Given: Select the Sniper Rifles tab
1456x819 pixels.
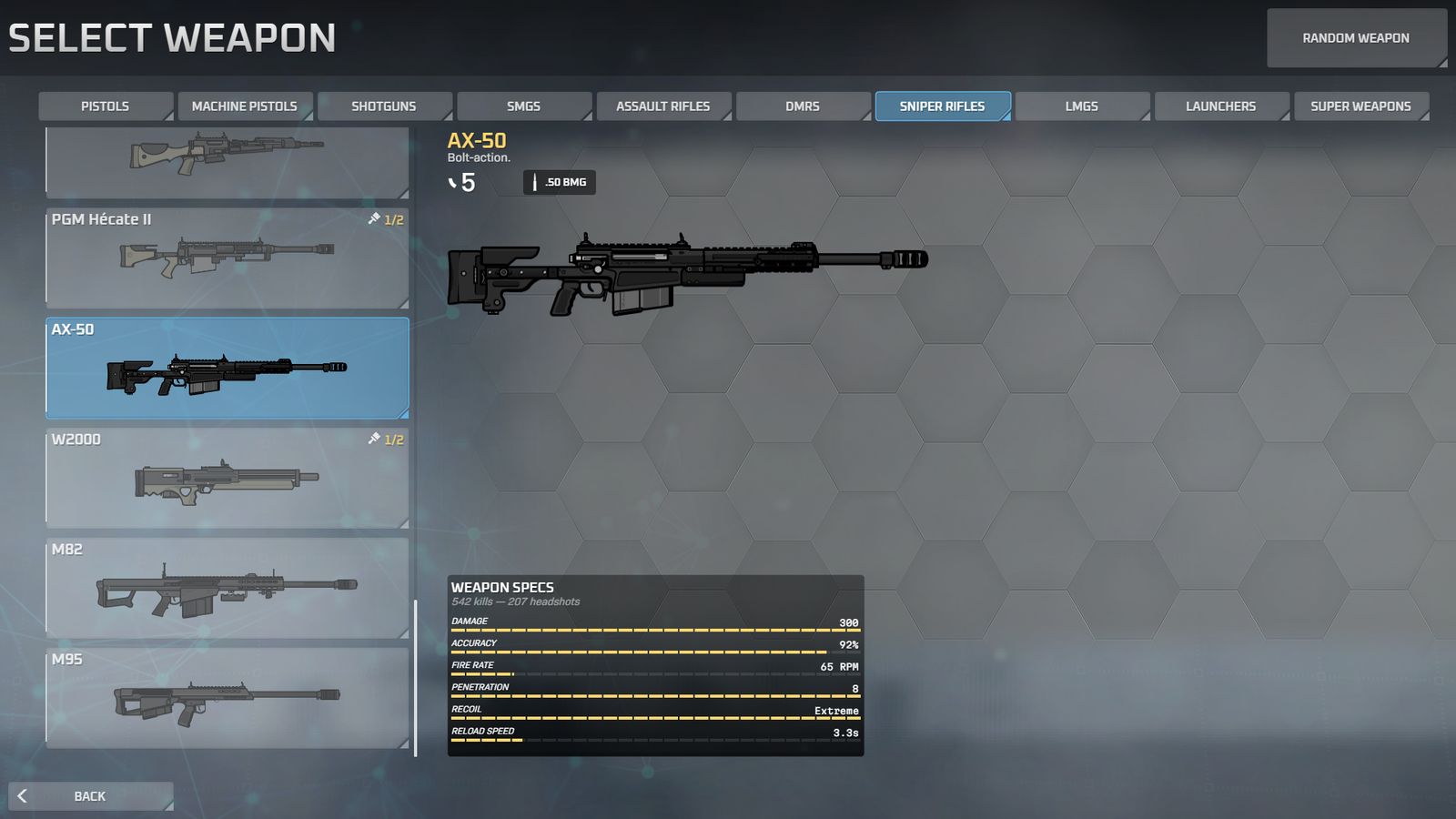Looking at the screenshot, I should [x=942, y=106].
